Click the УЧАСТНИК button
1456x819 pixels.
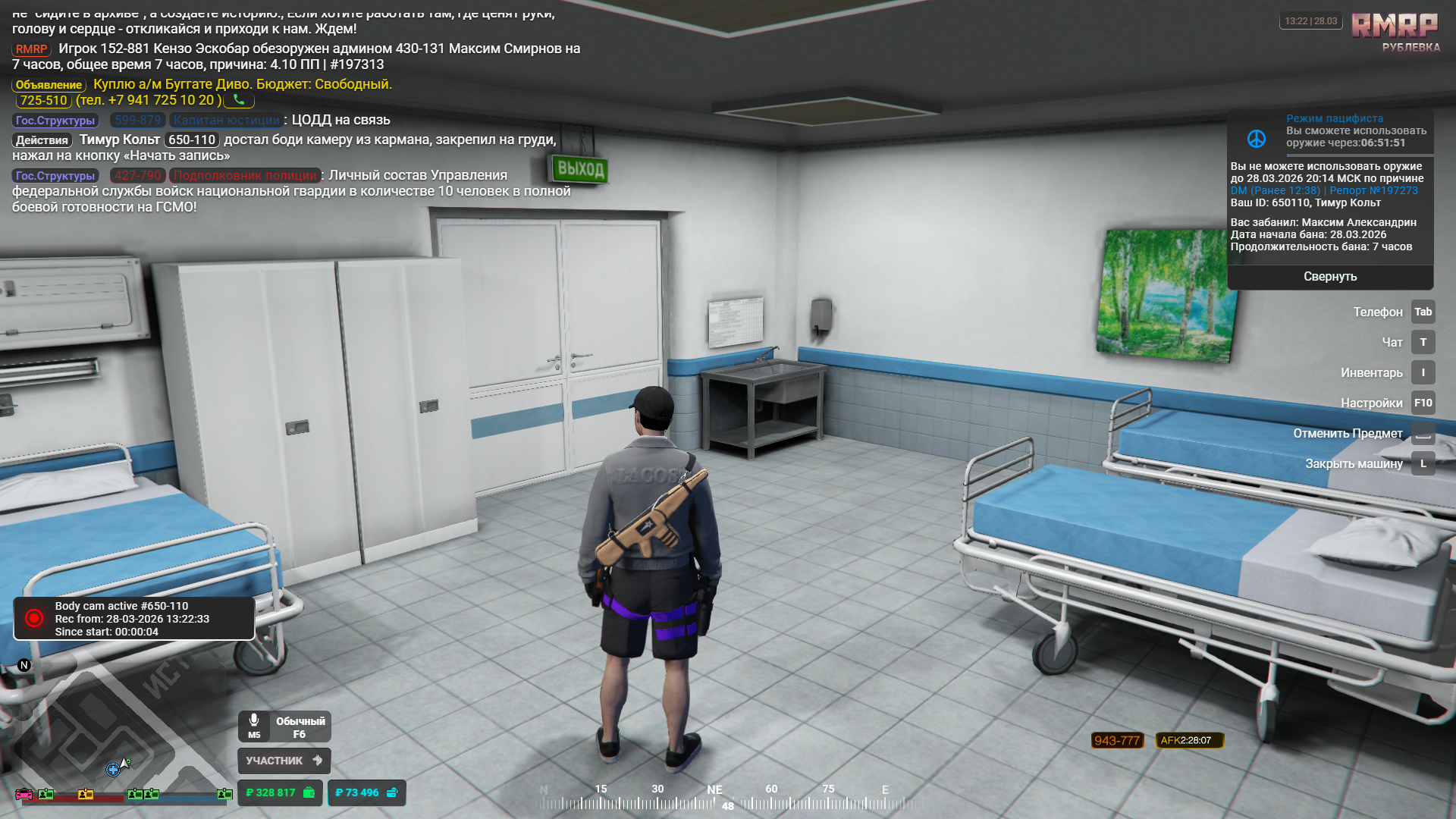[284, 761]
